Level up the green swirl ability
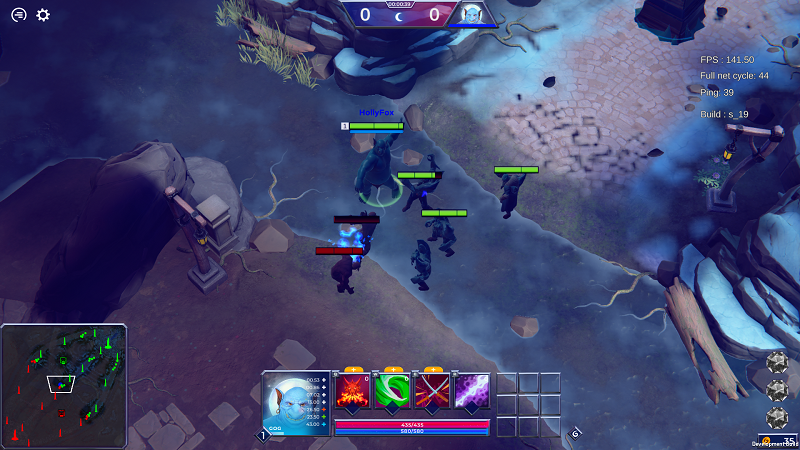 click(392, 370)
